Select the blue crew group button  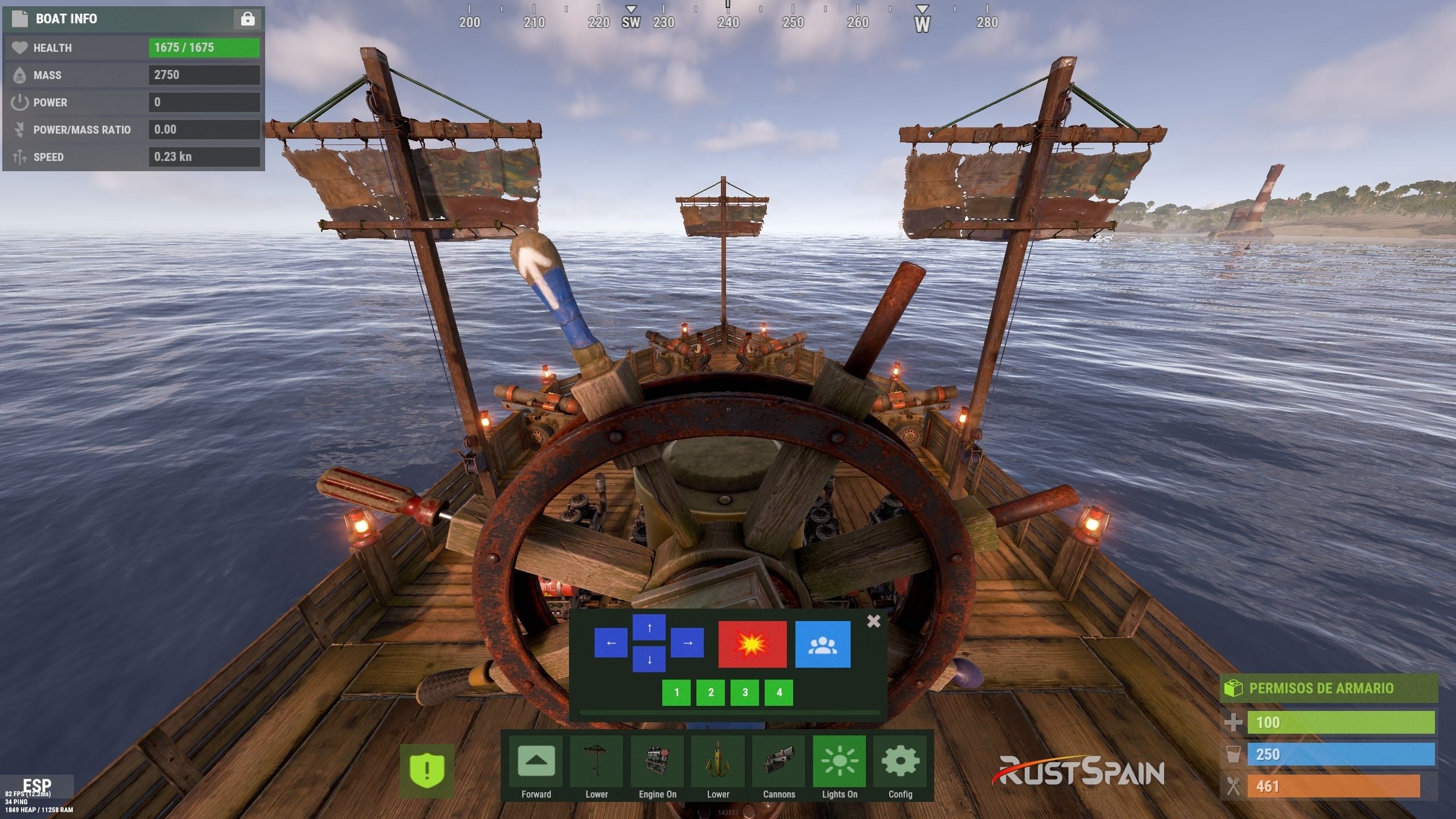[x=822, y=644]
